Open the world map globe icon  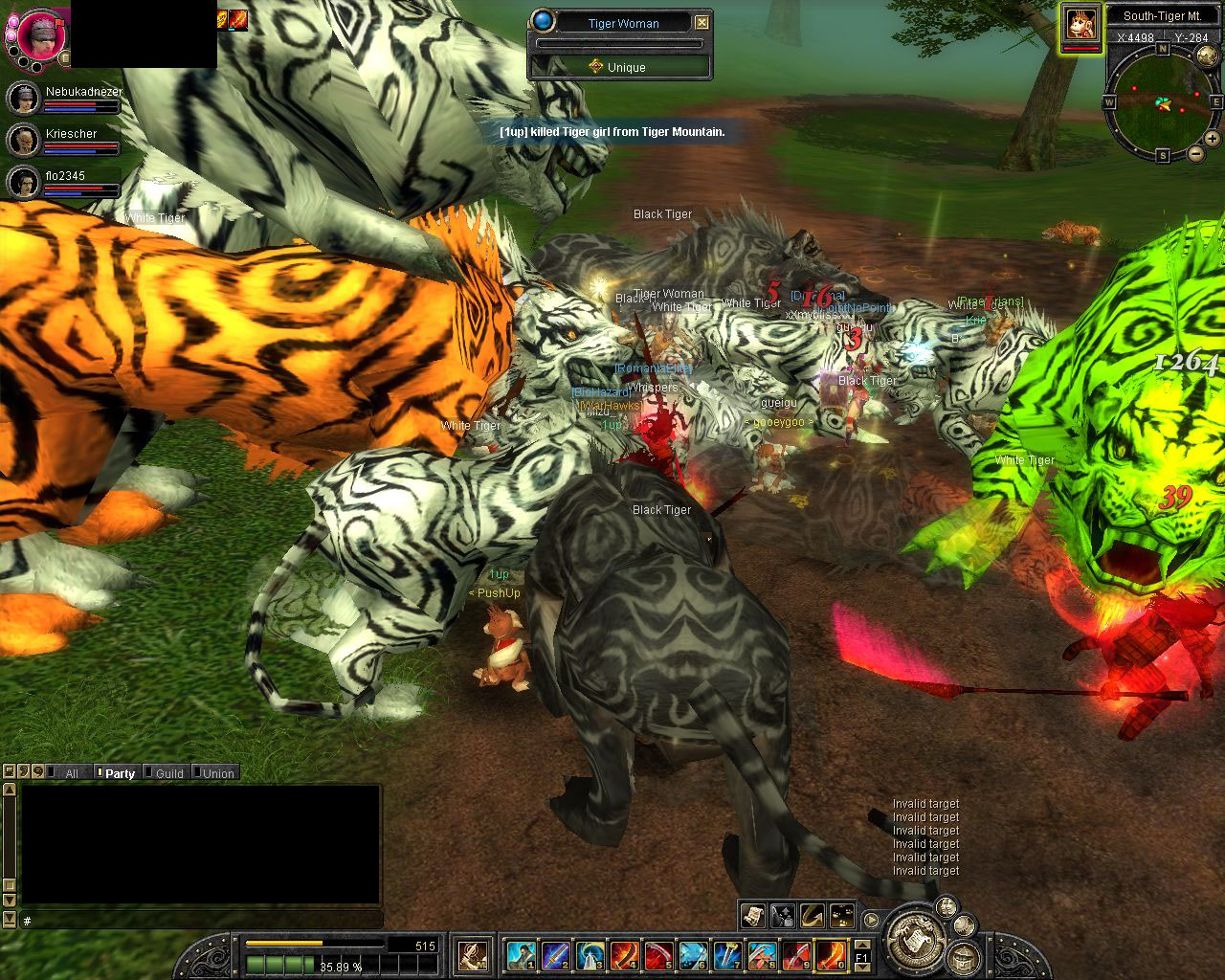(1206, 56)
